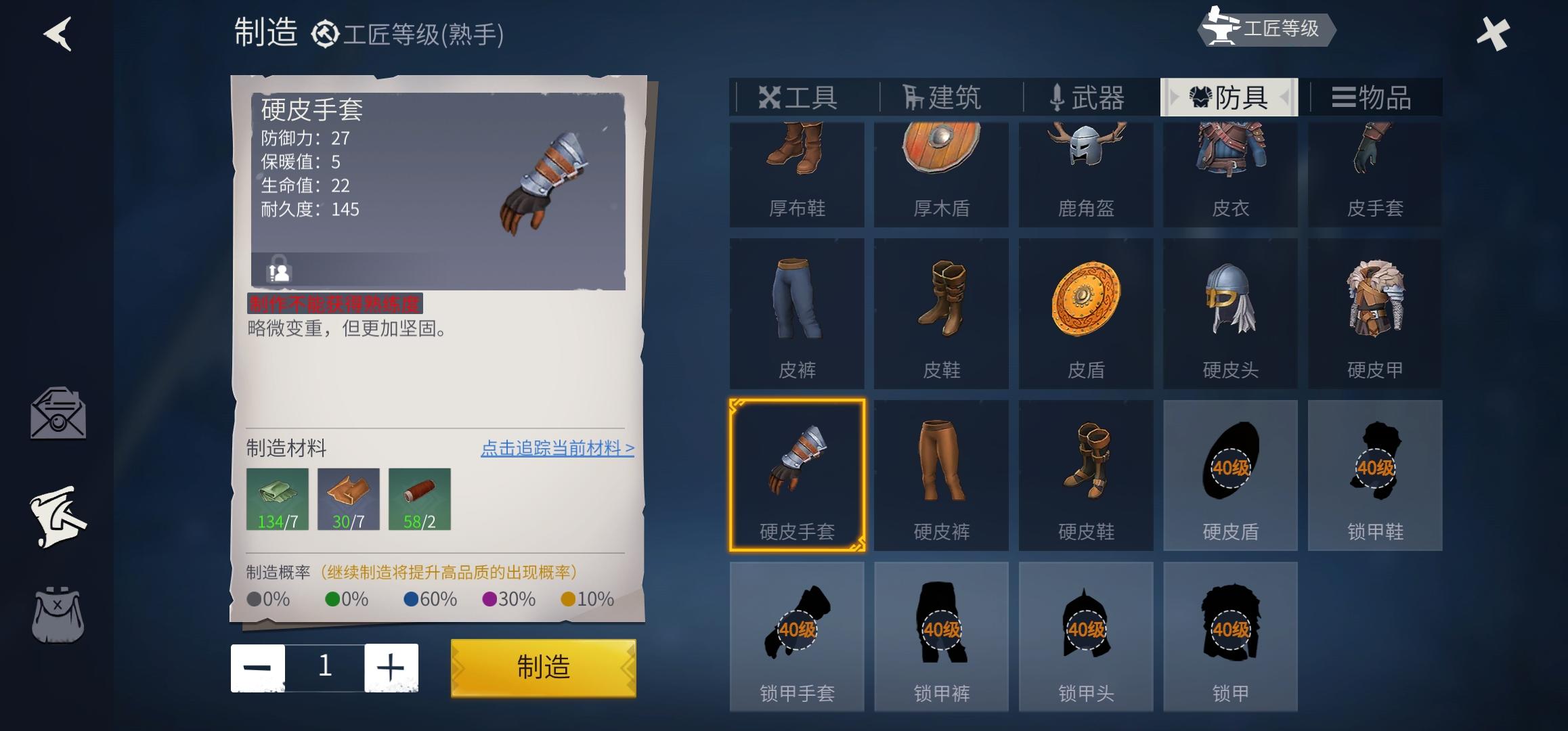Switch to the 建筑 building tab
The height and width of the screenshot is (731, 1568).
(941, 97)
